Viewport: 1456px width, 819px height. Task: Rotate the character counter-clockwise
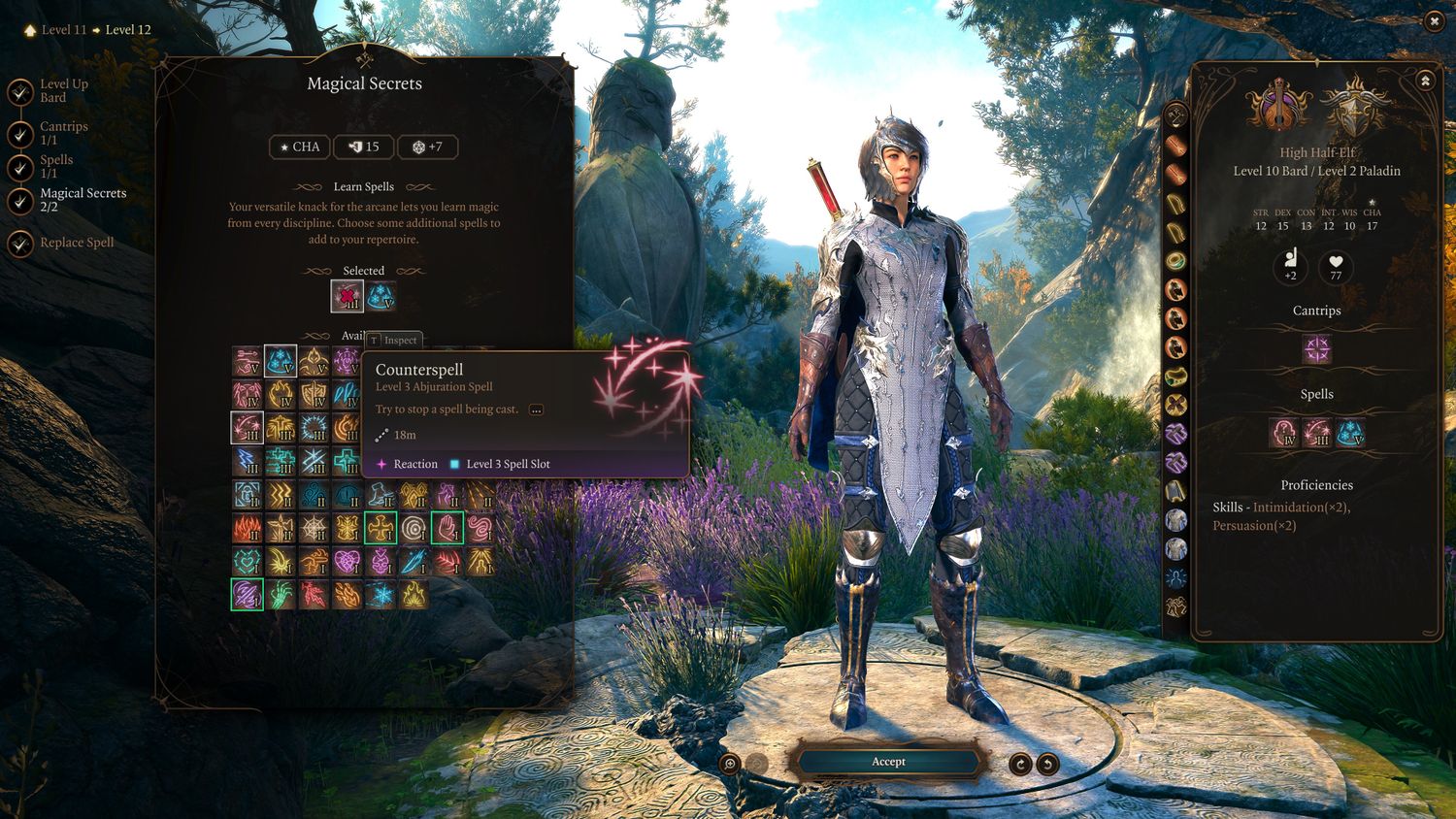coord(1047,764)
